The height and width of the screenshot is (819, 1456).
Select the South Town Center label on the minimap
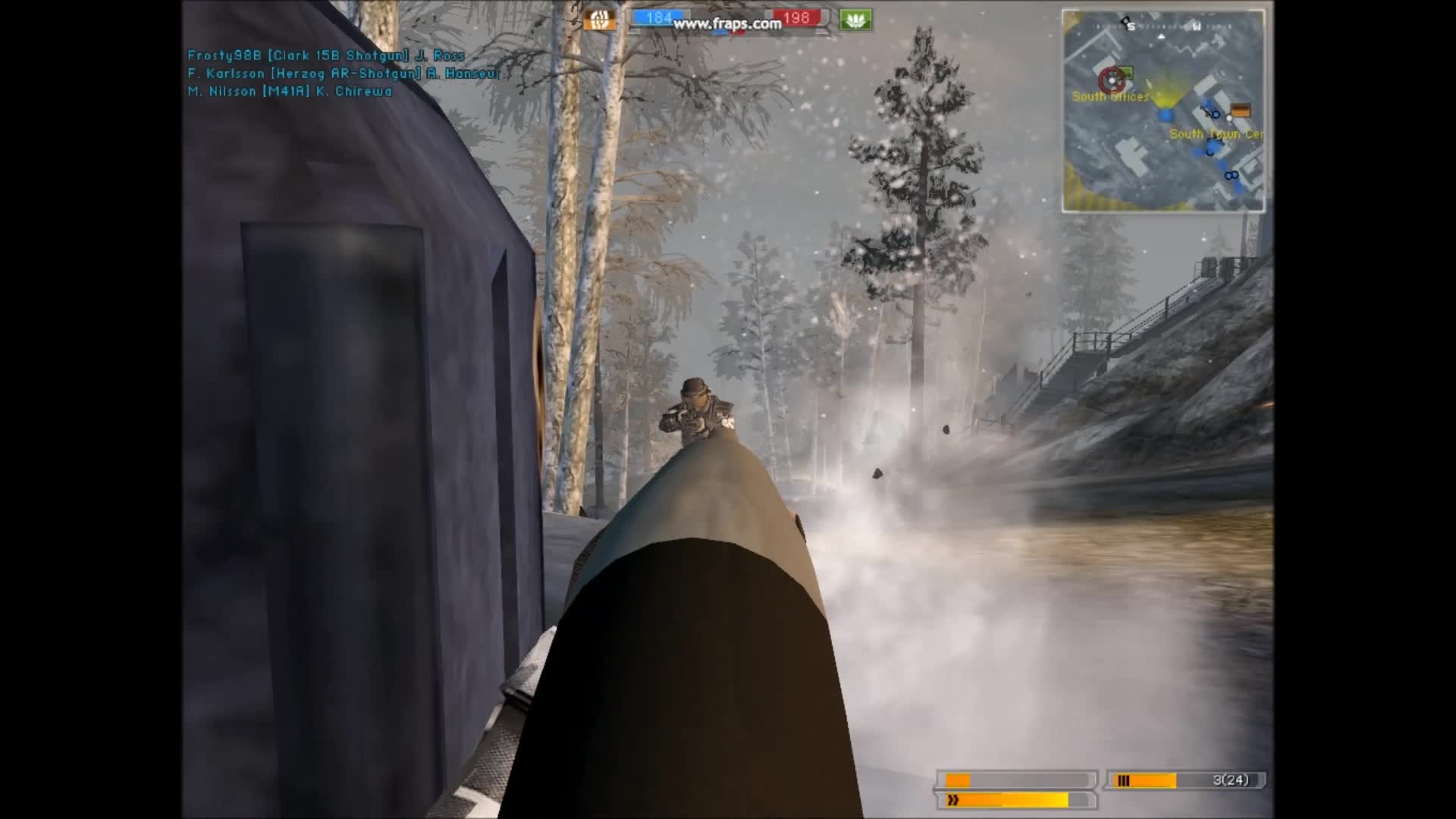click(x=1216, y=134)
